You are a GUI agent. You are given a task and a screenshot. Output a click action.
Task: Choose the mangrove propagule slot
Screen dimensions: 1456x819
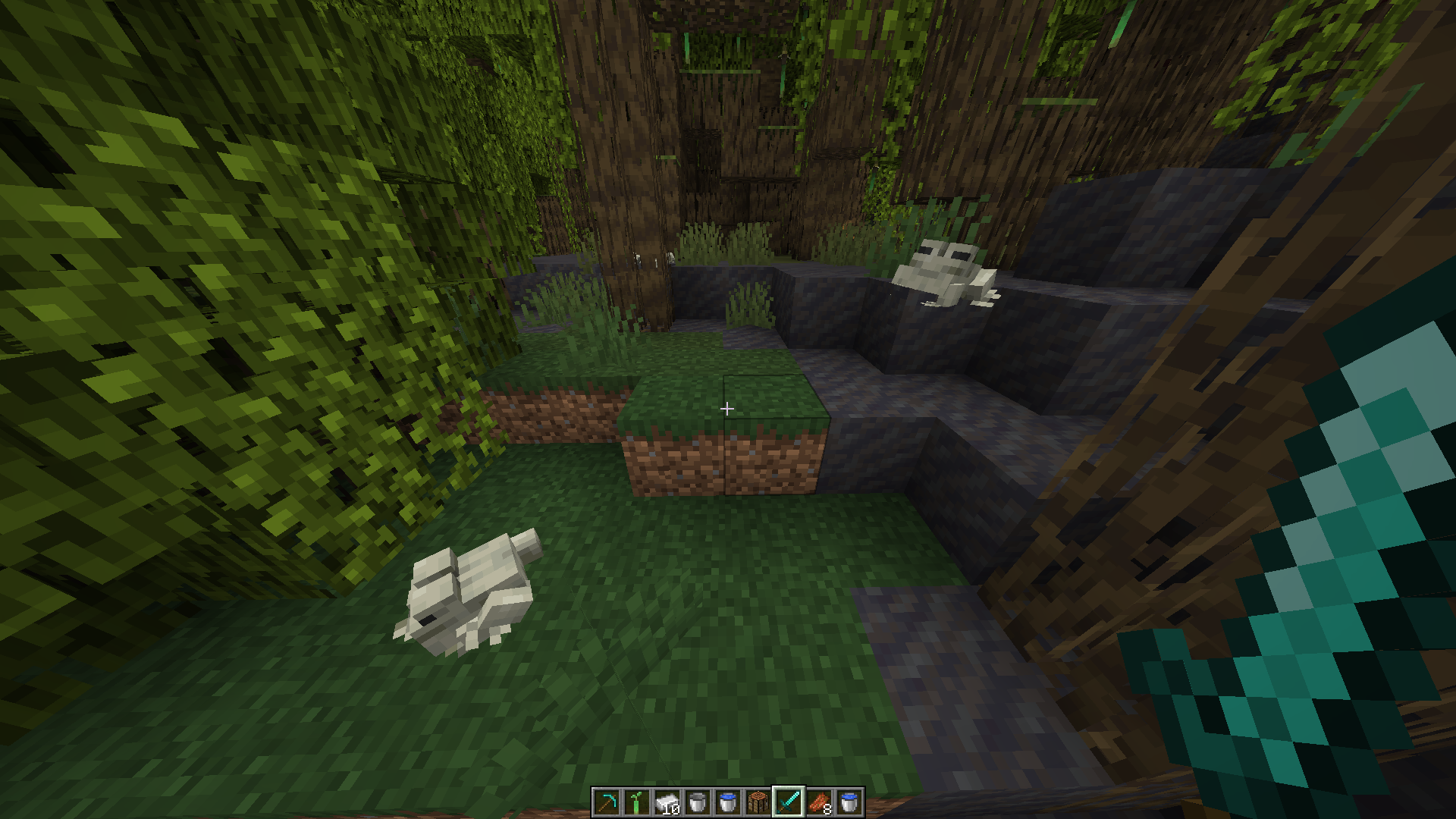pos(637,802)
